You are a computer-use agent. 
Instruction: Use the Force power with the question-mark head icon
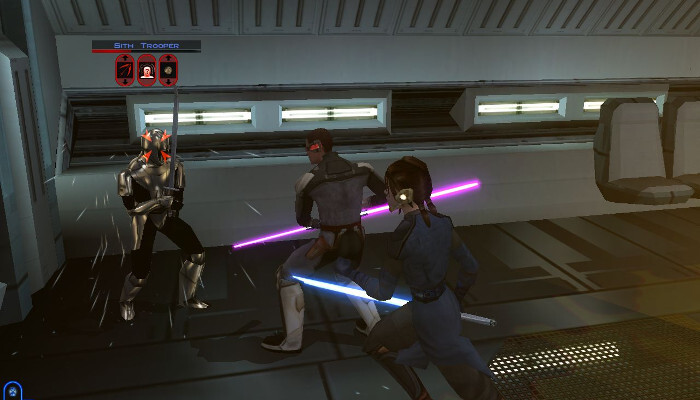tap(146, 70)
